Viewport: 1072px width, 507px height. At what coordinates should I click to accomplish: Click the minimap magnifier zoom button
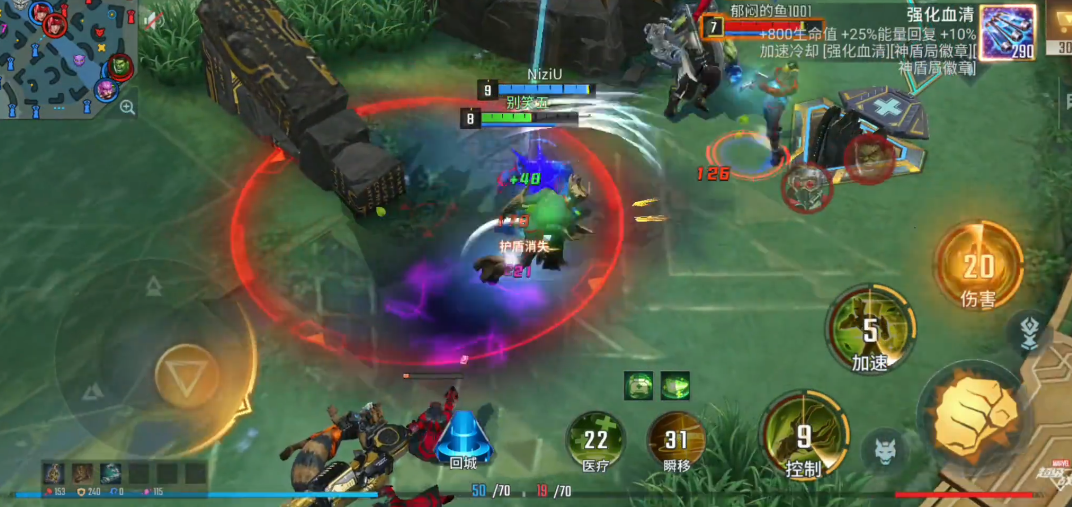click(127, 107)
